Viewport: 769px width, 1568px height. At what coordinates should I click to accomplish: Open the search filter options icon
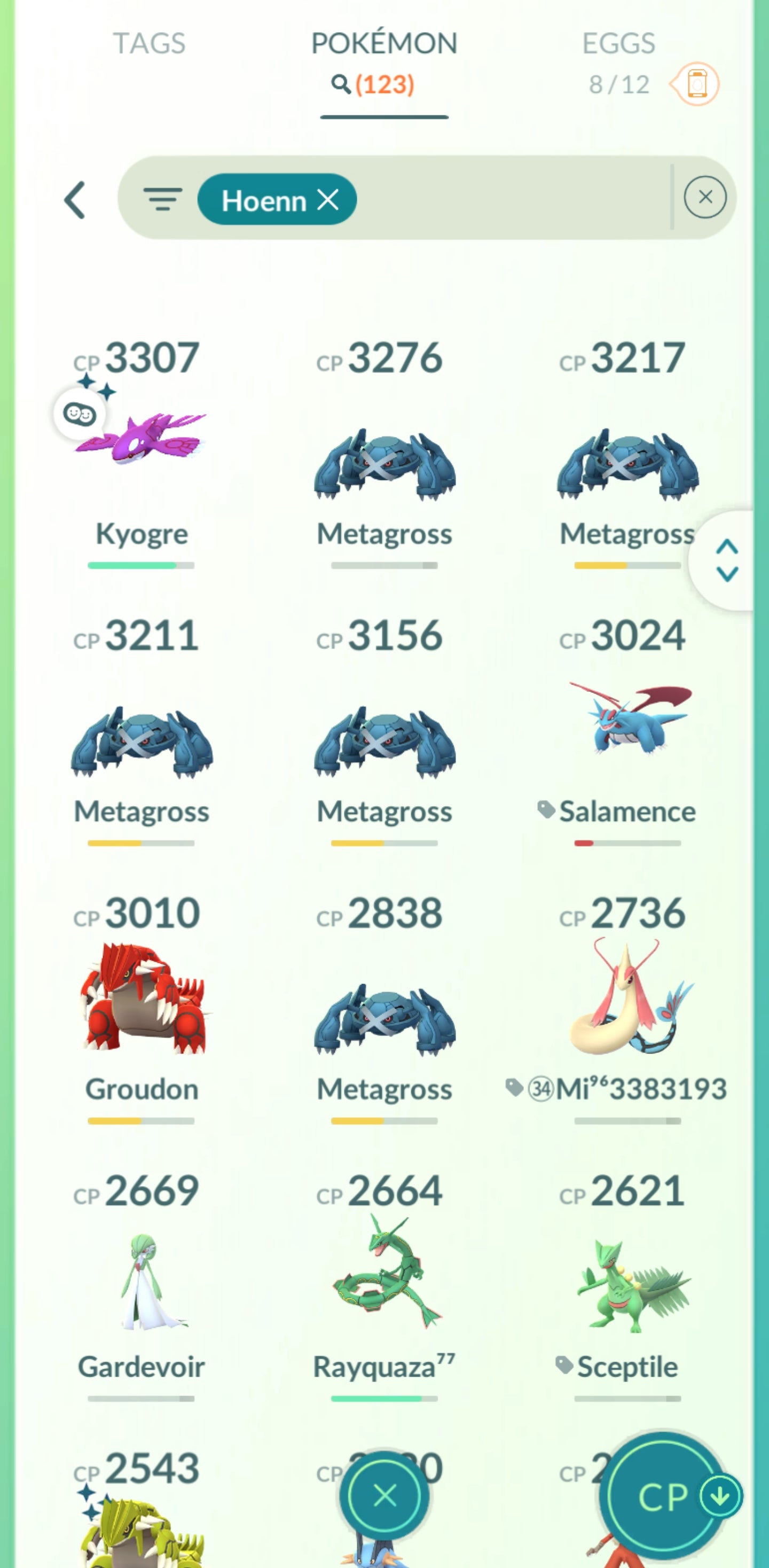pos(162,199)
